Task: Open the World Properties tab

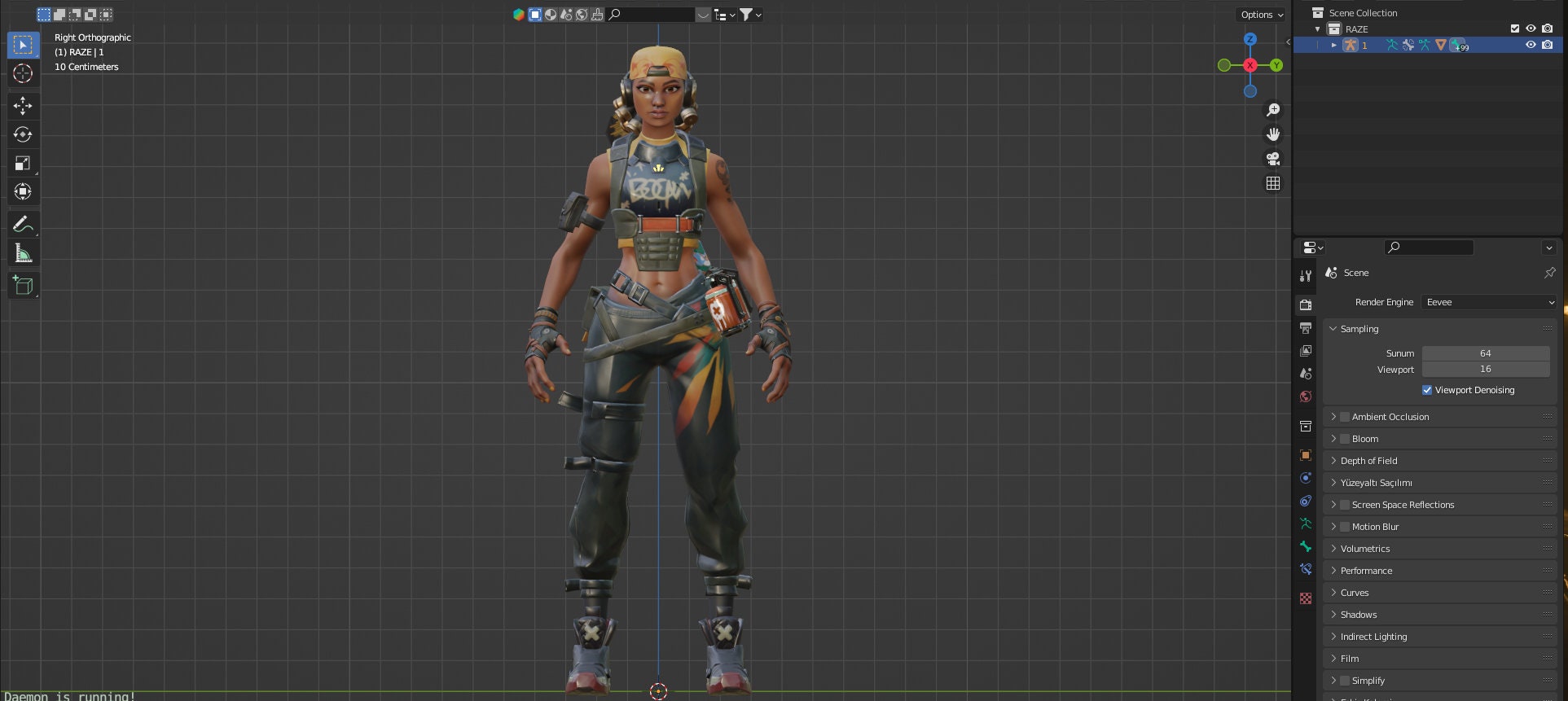Action: [x=1306, y=397]
